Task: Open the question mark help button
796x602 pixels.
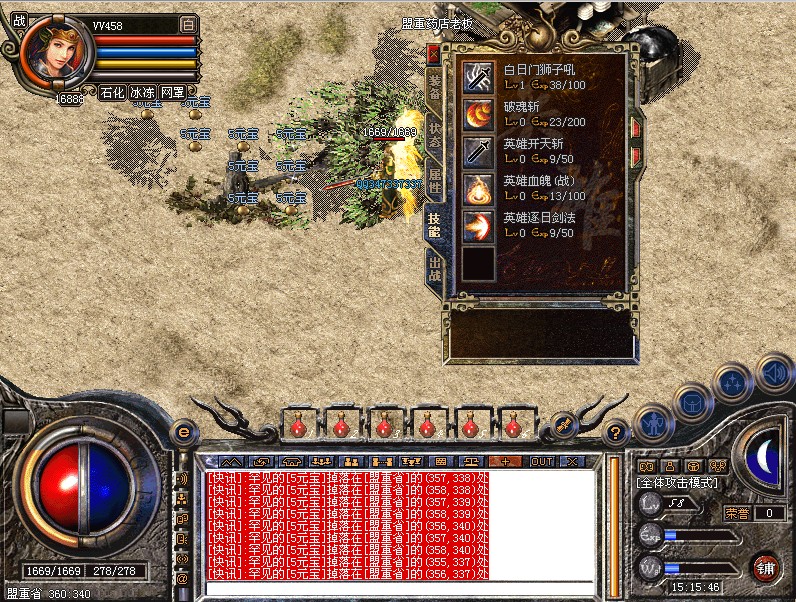Action: click(x=616, y=433)
